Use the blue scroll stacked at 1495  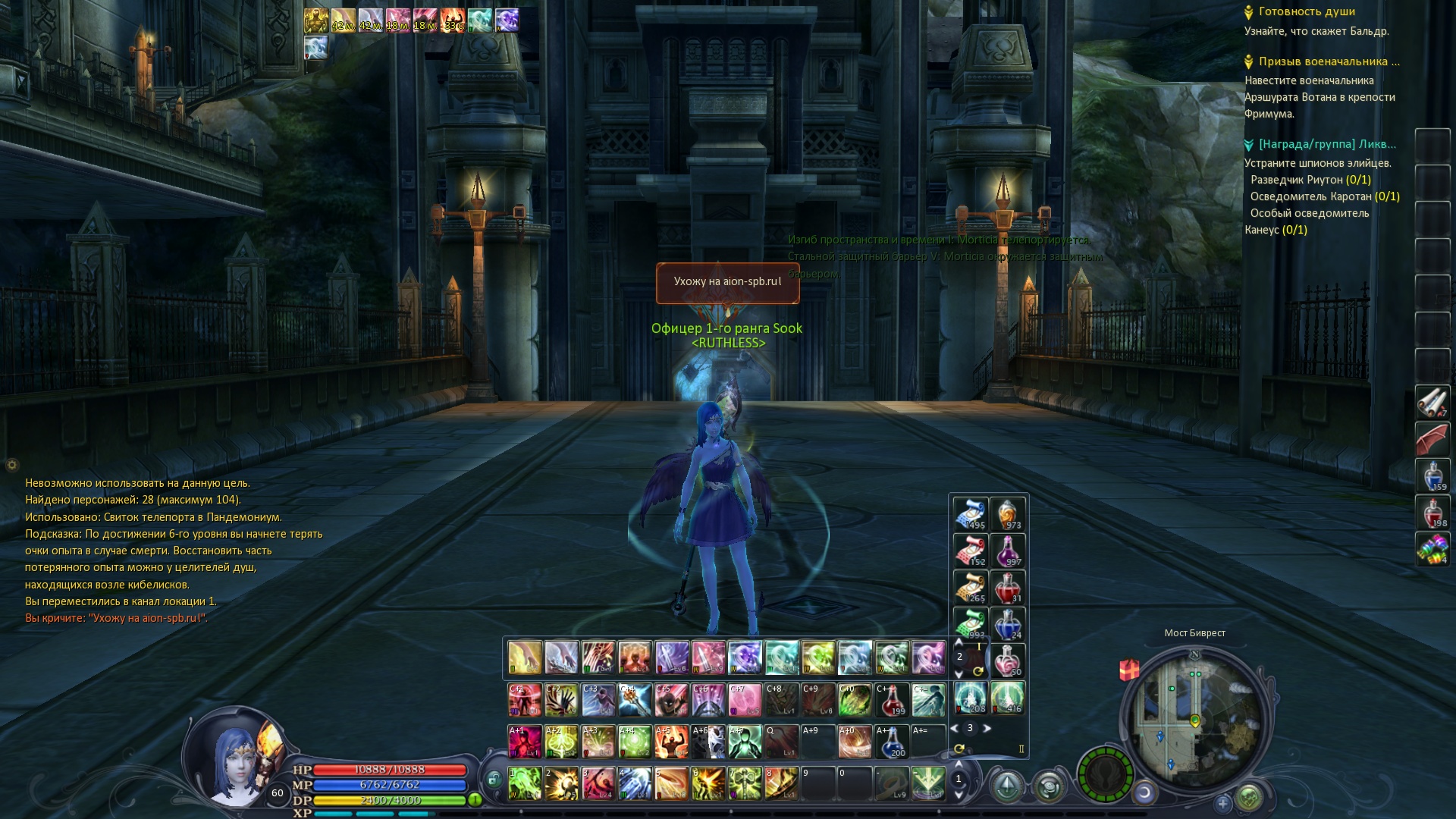(970, 513)
